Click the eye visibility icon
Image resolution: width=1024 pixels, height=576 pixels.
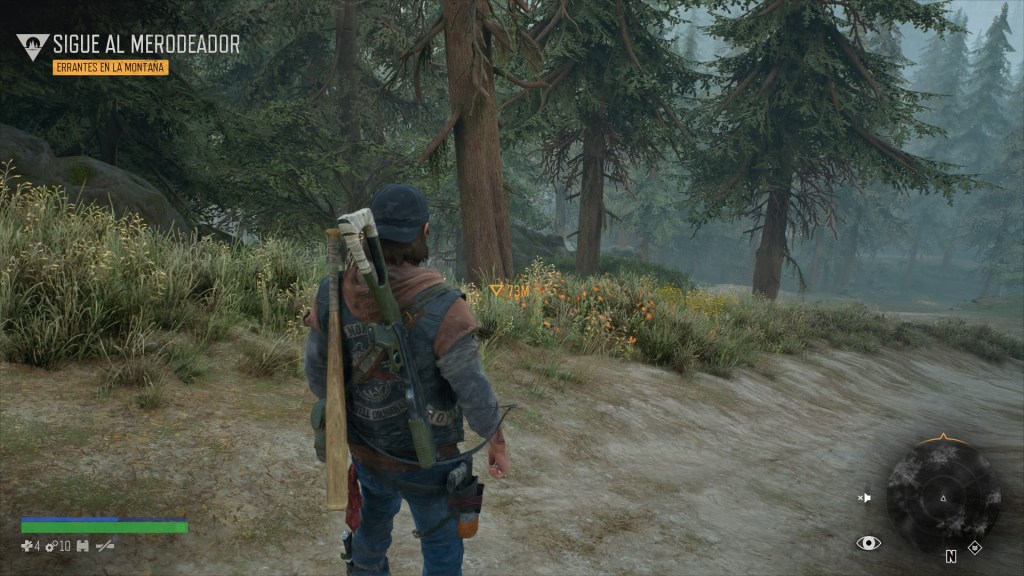tap(868, 543)
